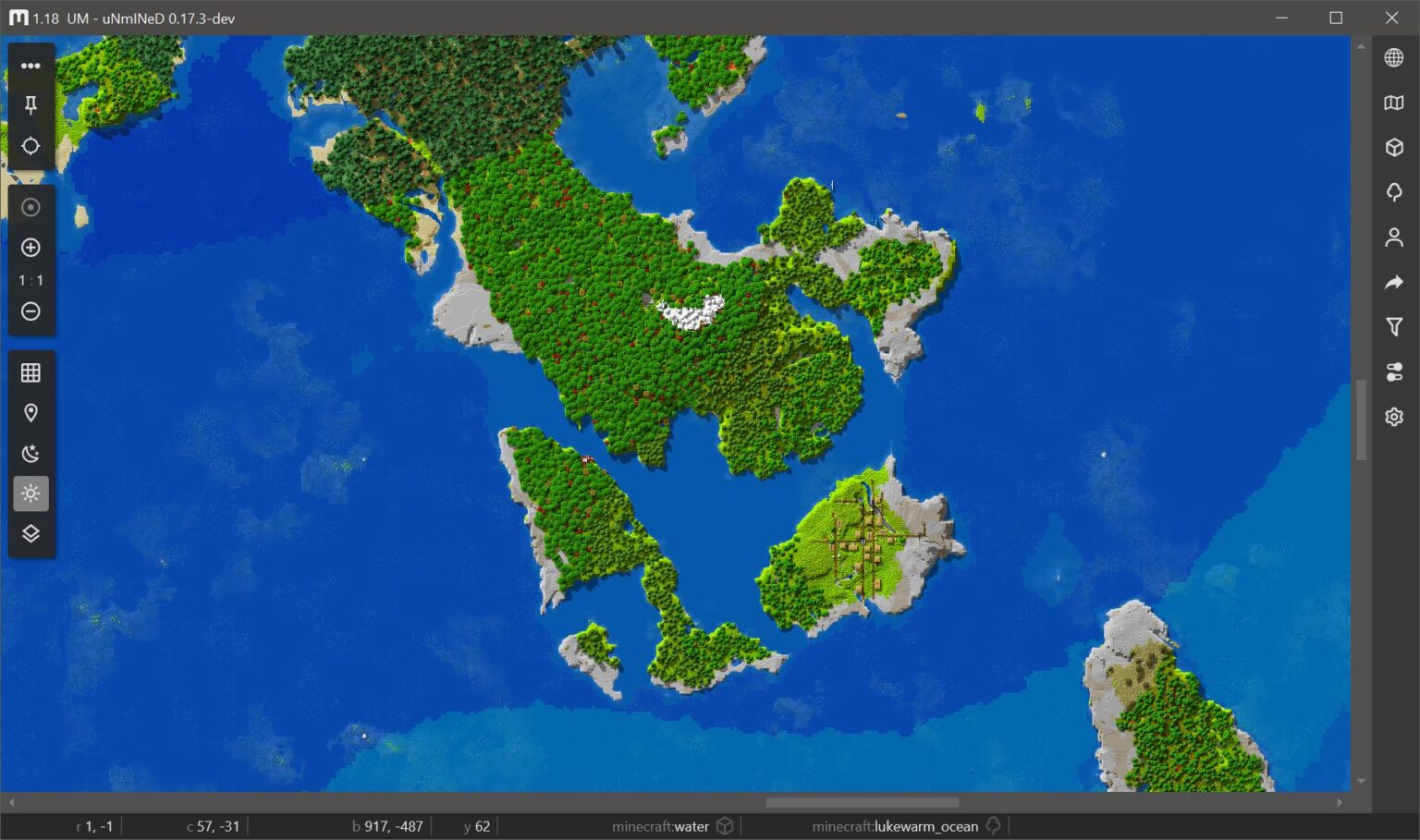Open the 3D block viewer
Image resolution: width=1420 pixels, height=840 pixels.
[x=1393, y=147]
